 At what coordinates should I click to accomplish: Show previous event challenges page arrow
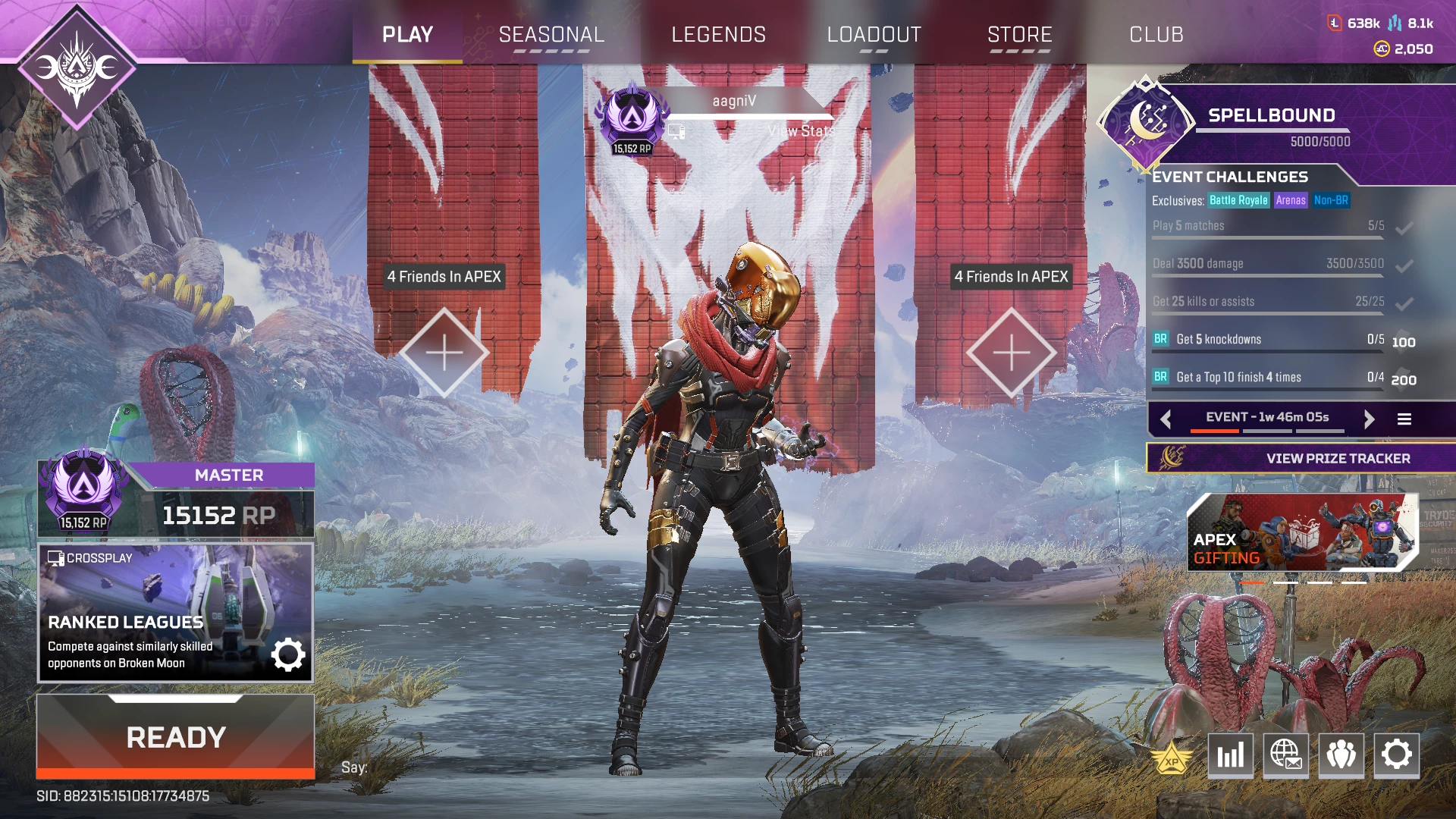click(1166, 419)
